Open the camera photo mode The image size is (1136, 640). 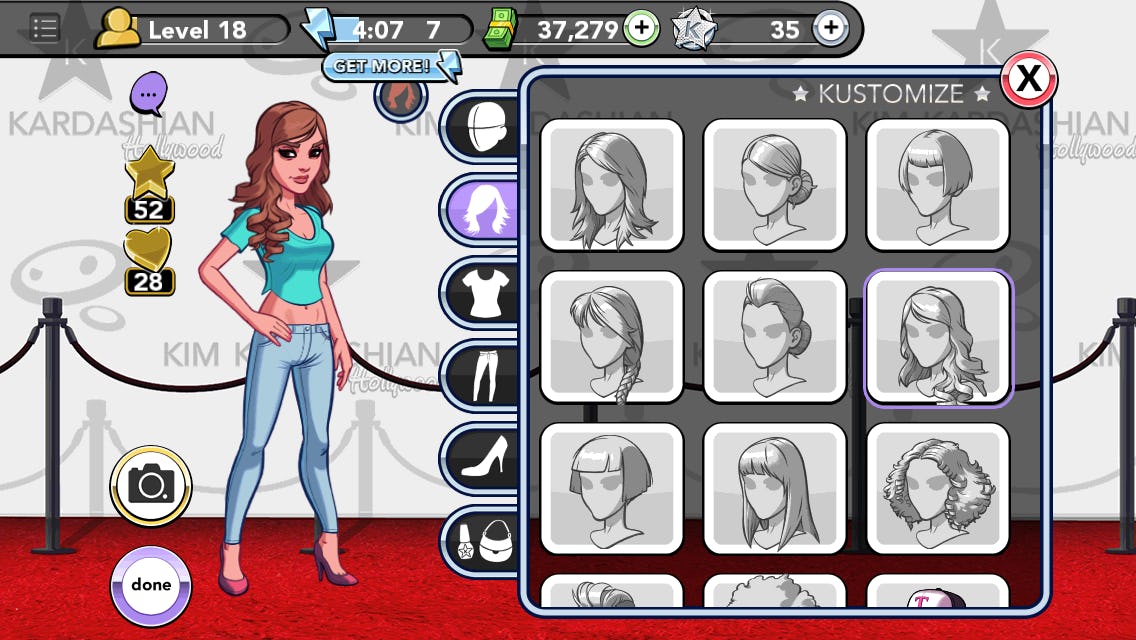coord(151,486)
